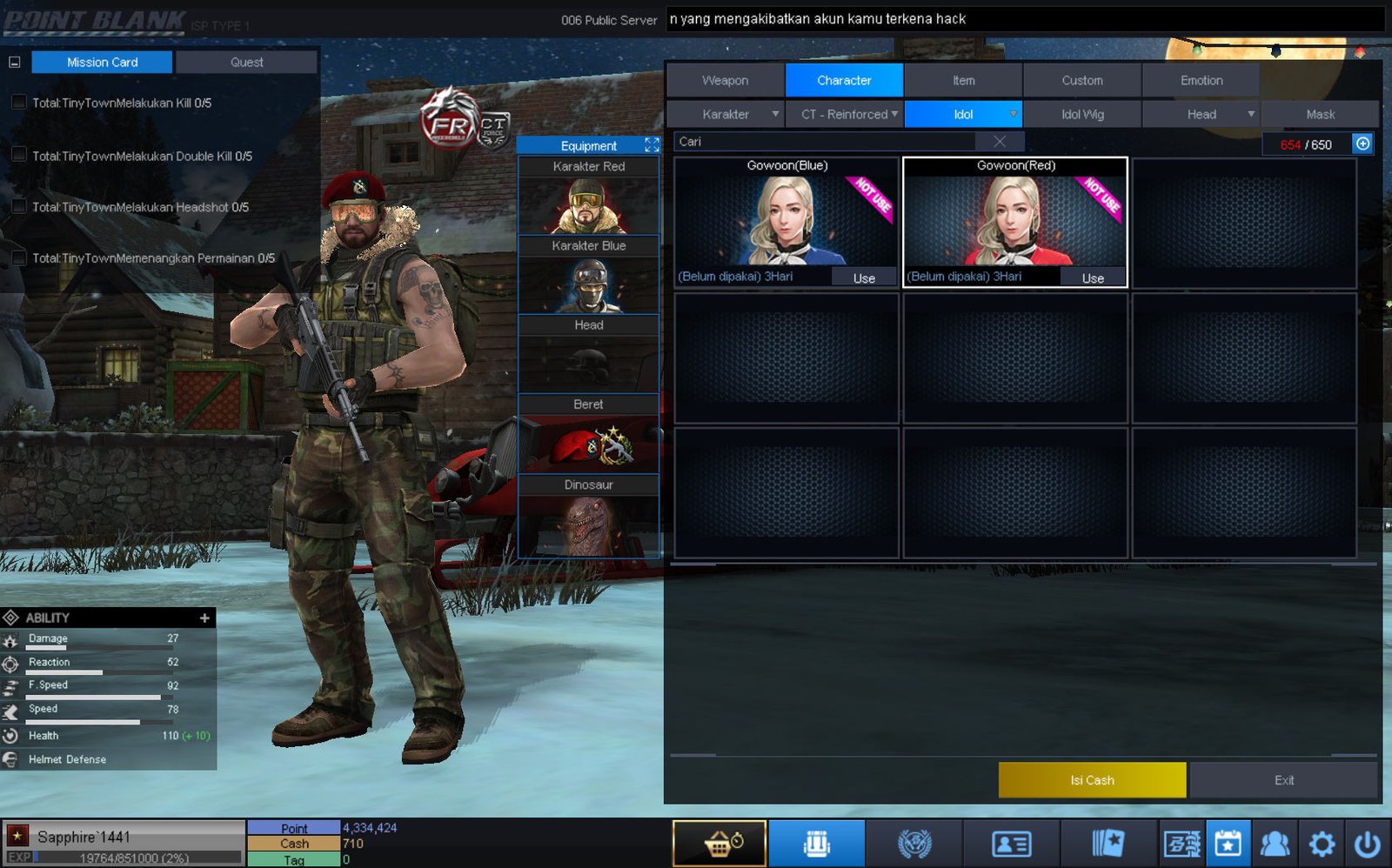Click the Isi Cash button
The image size is (1392, 868).
click(1092, 780)
